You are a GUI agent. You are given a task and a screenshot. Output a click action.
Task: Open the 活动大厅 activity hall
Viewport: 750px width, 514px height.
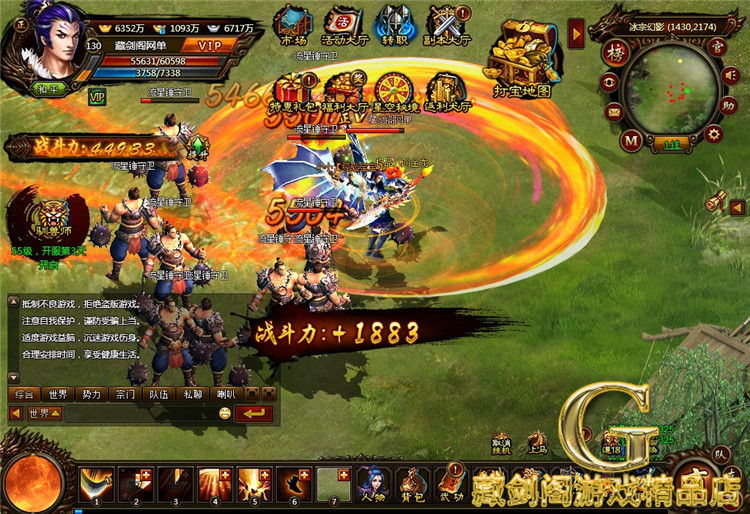(343, 24)
